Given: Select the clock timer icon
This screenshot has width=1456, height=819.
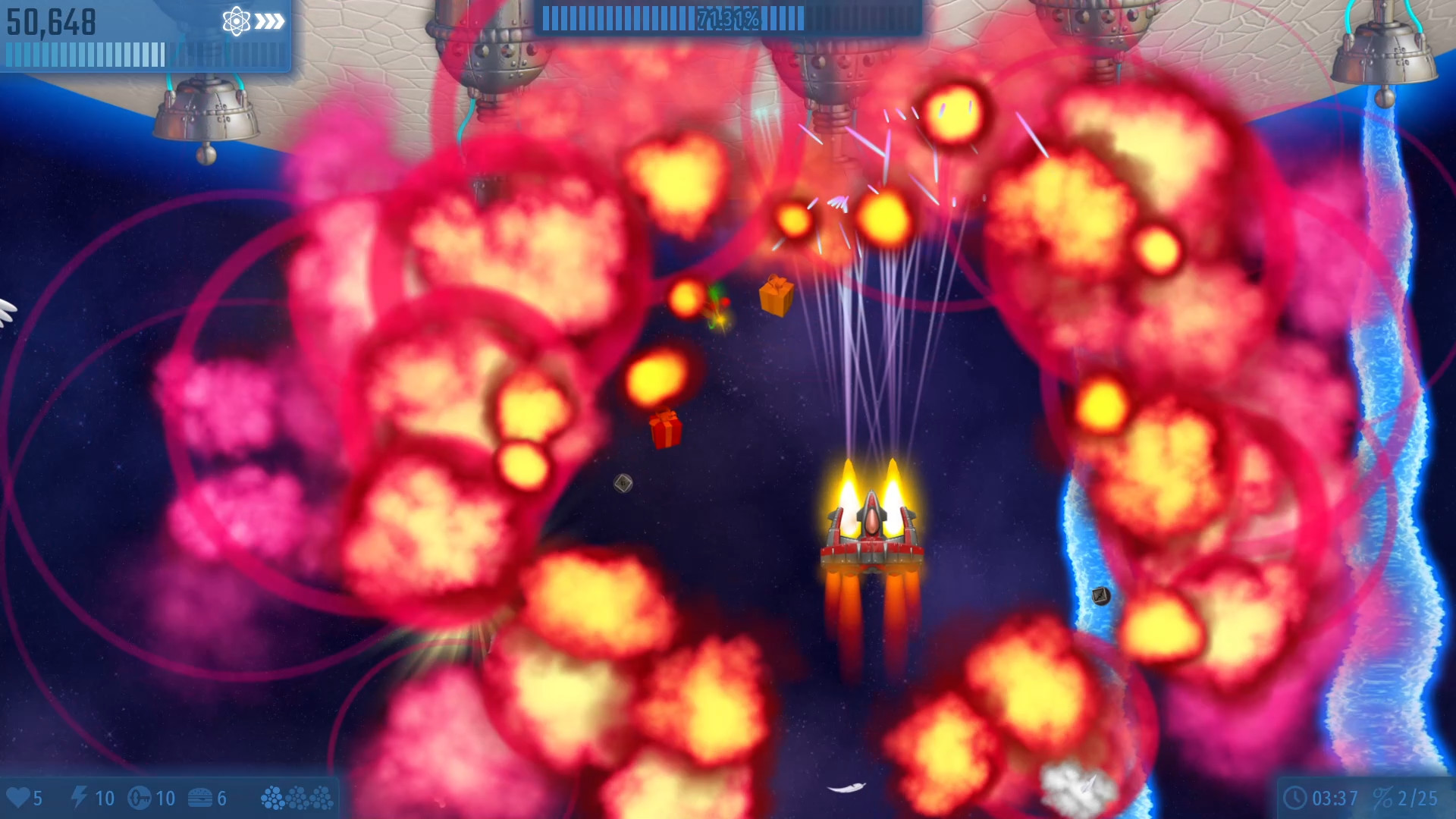Looking at the screenshot, I should [x=1294, y=797].
